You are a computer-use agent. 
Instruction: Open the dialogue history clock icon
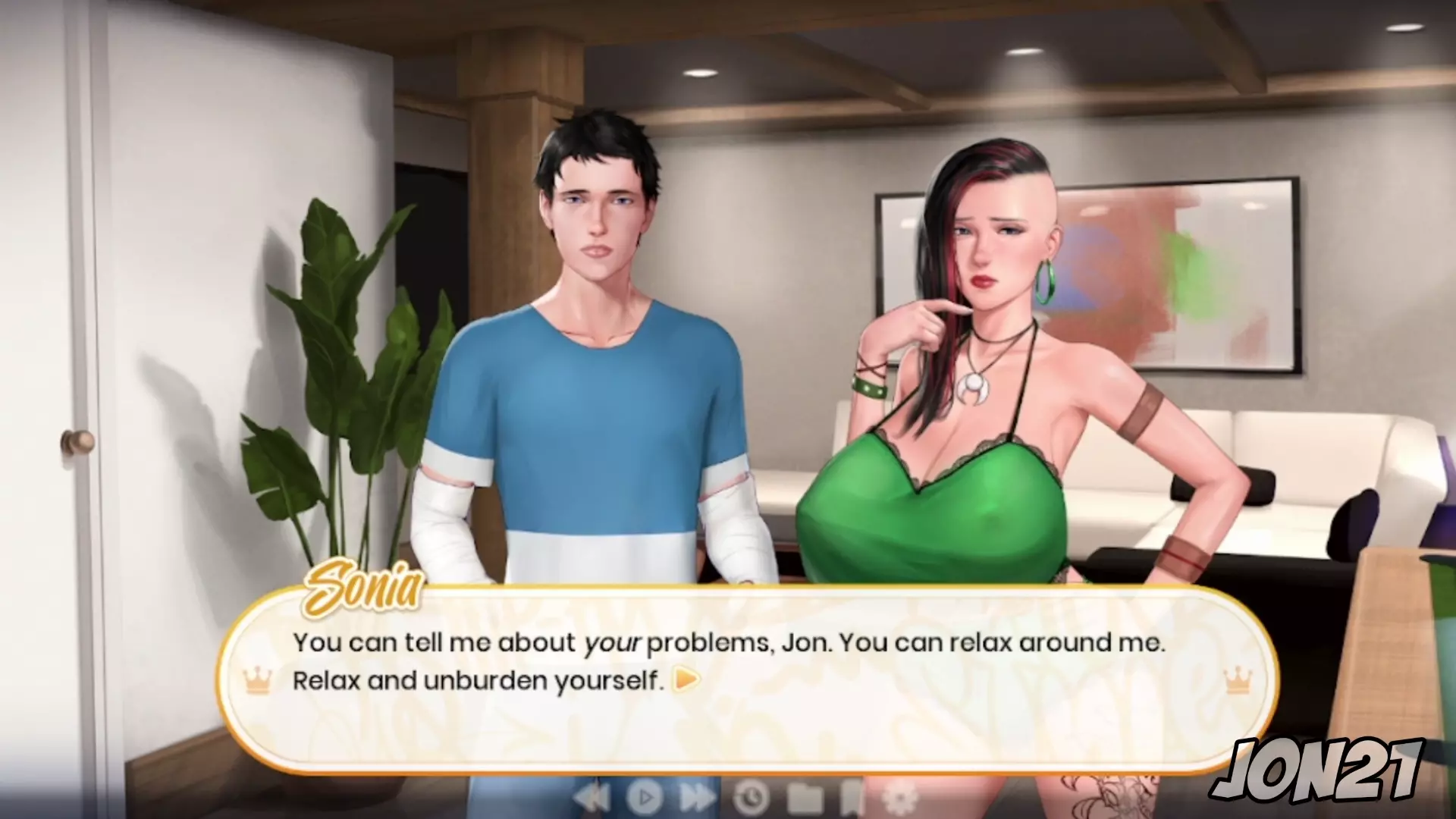pos(751,797)
